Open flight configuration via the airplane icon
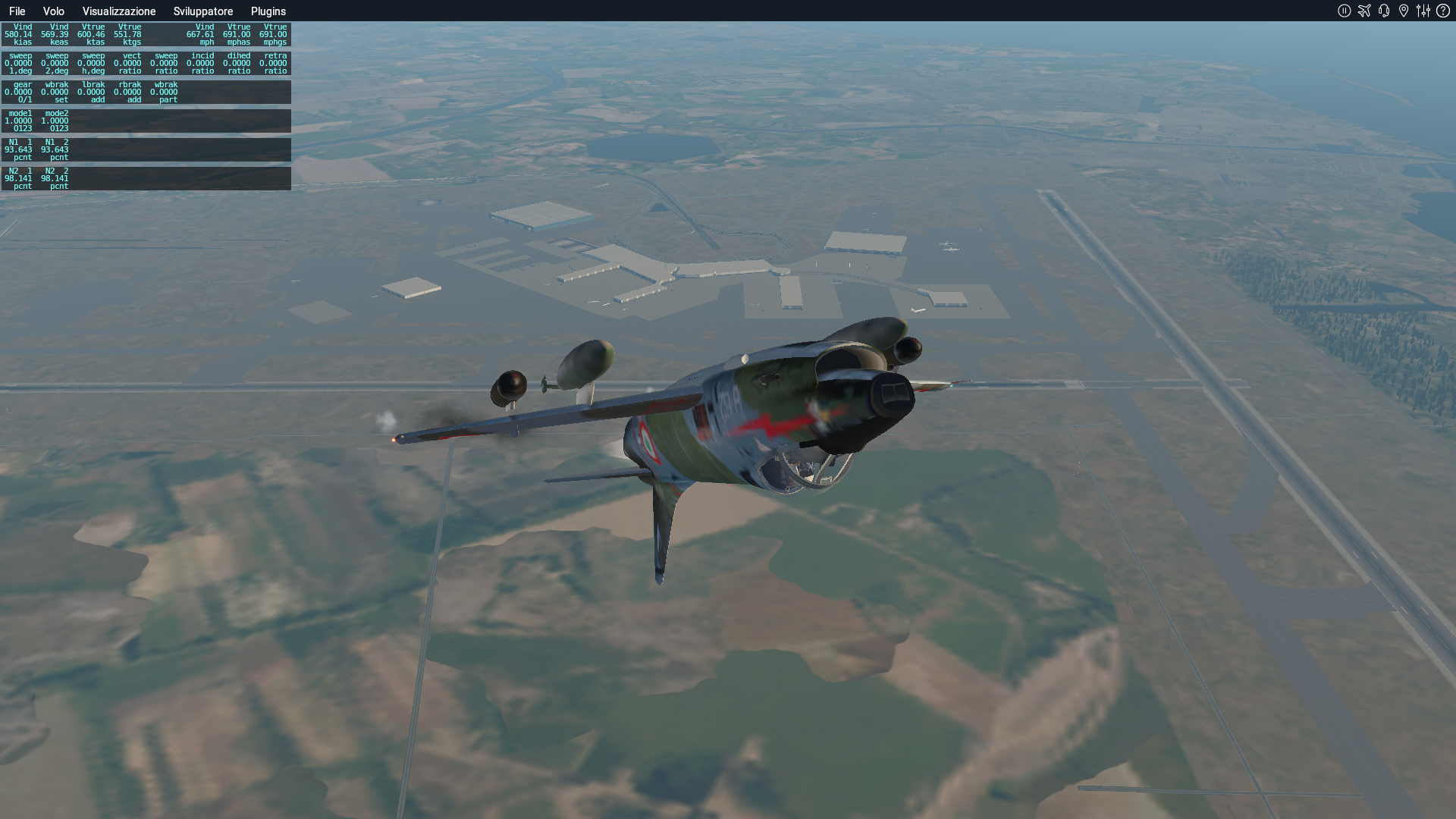This screenshot has width=1456, height=819. tap(1364, 11)
